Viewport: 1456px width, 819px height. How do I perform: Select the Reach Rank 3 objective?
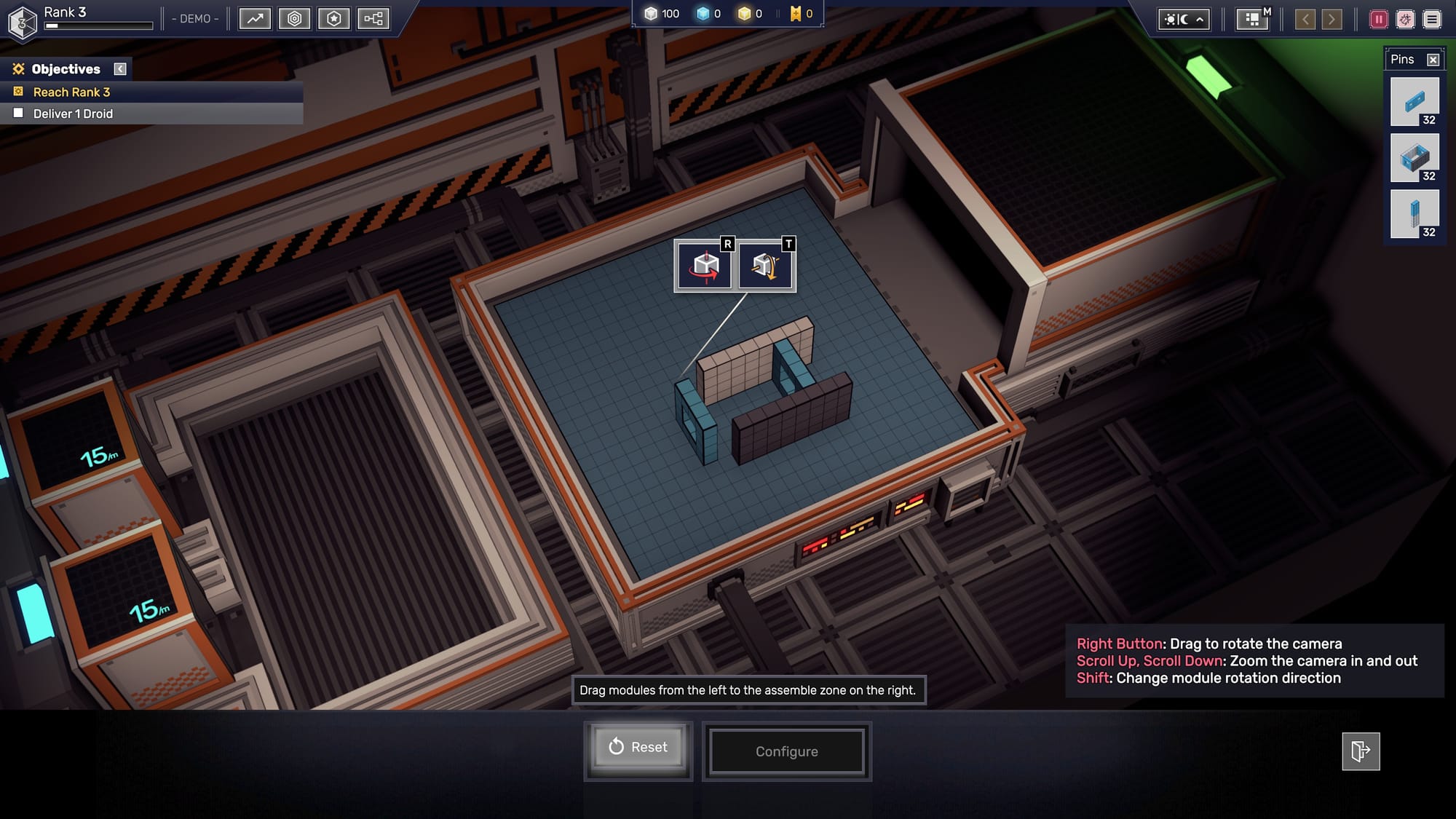[x=71, y=92]
